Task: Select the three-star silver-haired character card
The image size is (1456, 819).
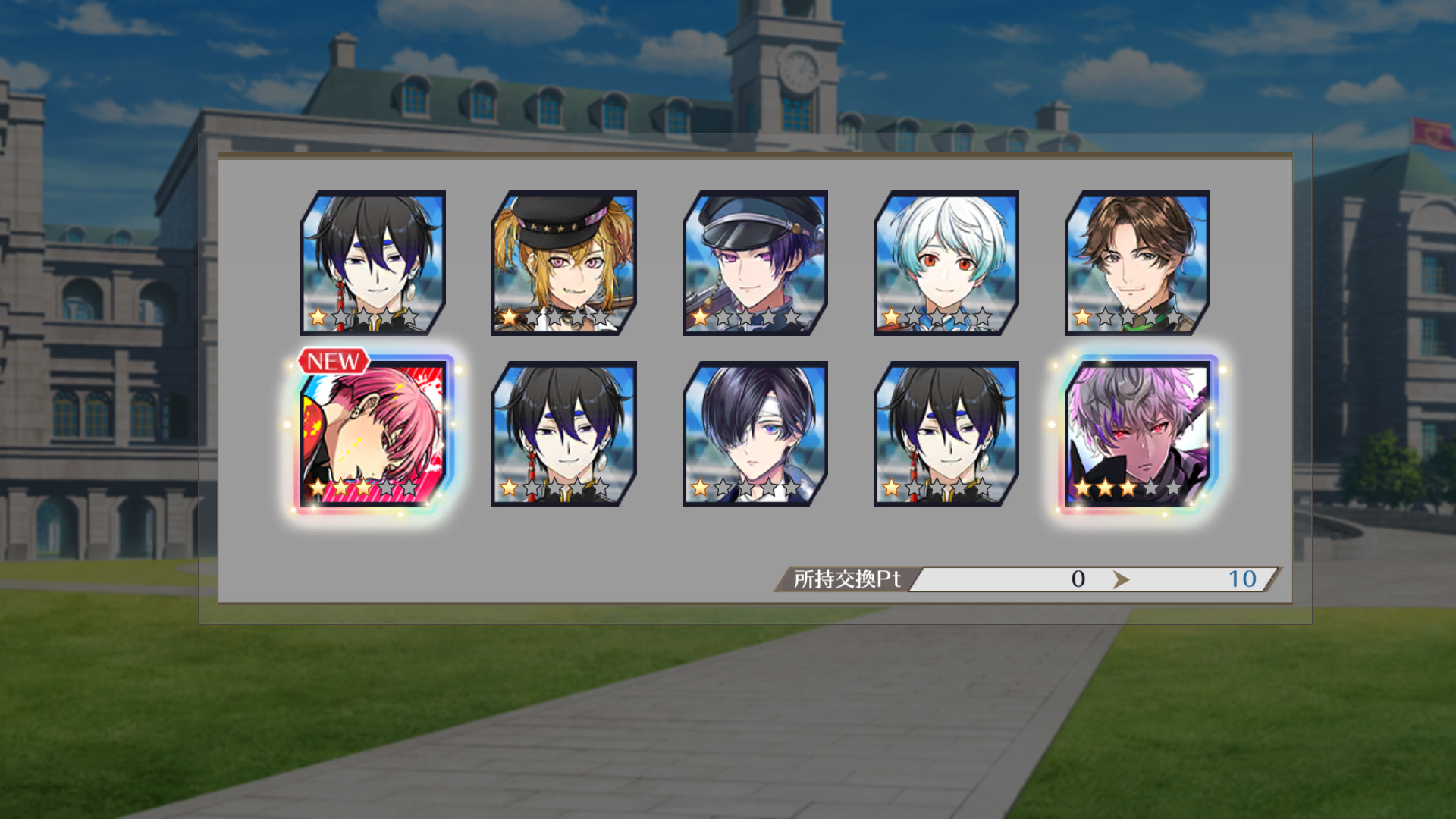Action: (1137, 434)
